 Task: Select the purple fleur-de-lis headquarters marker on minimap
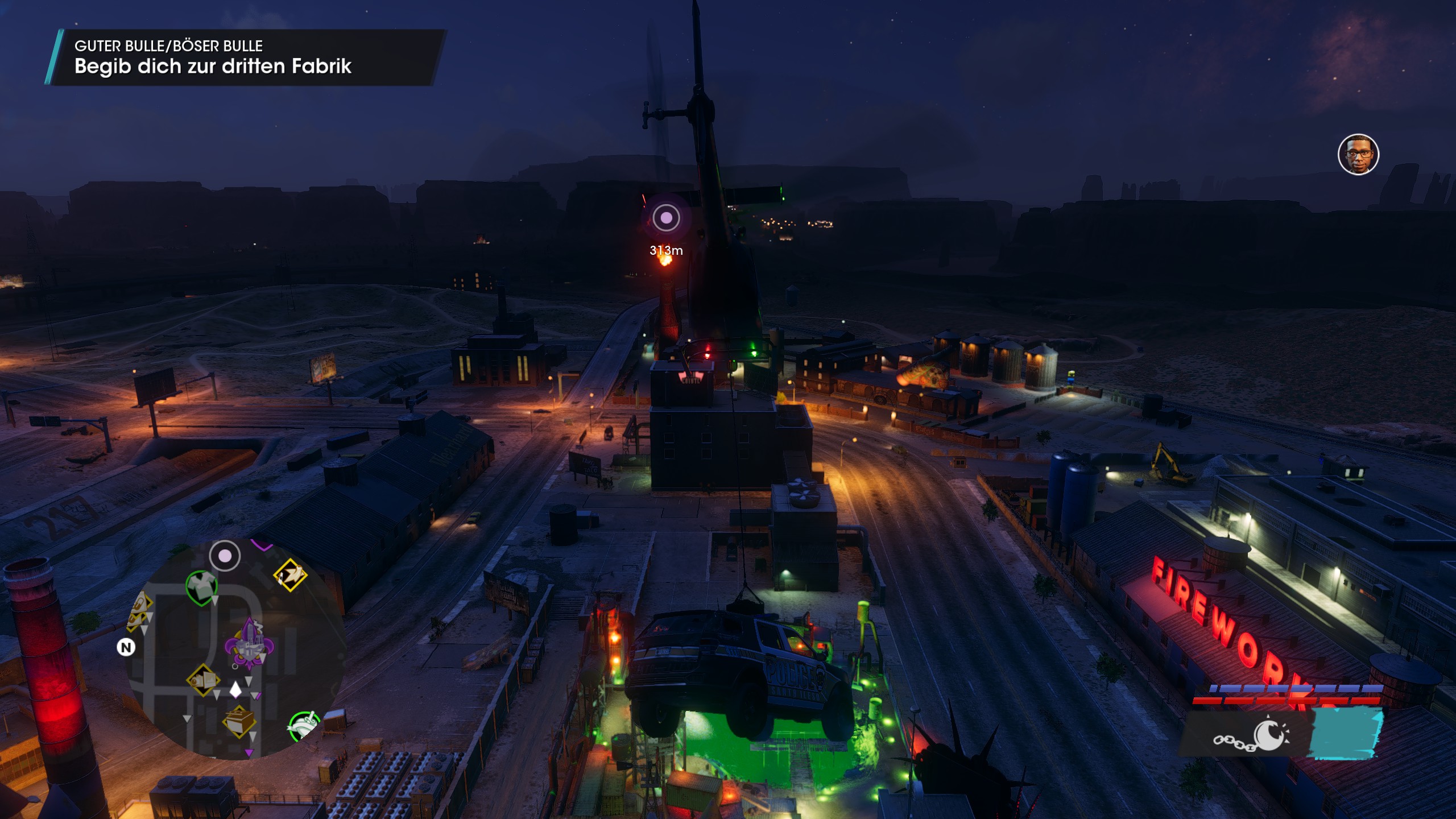[x=249, y=646]
